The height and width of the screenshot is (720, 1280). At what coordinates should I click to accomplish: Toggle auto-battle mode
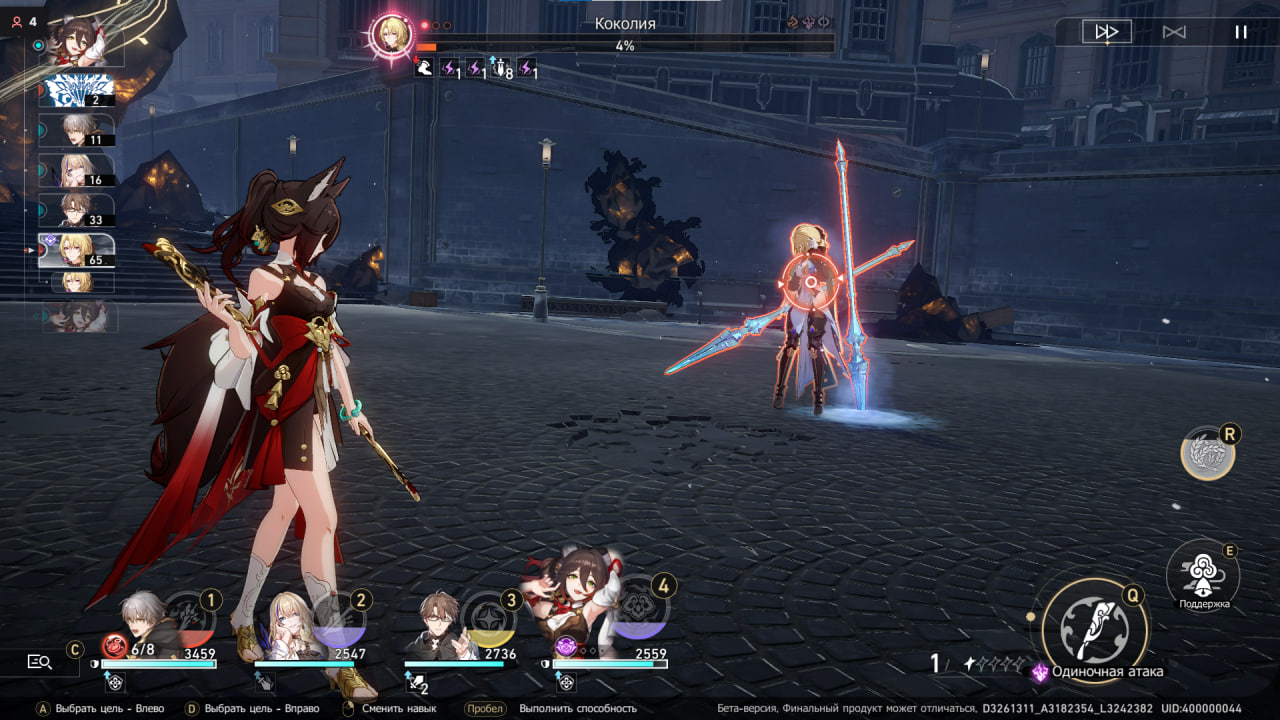tap(1174, 32)
